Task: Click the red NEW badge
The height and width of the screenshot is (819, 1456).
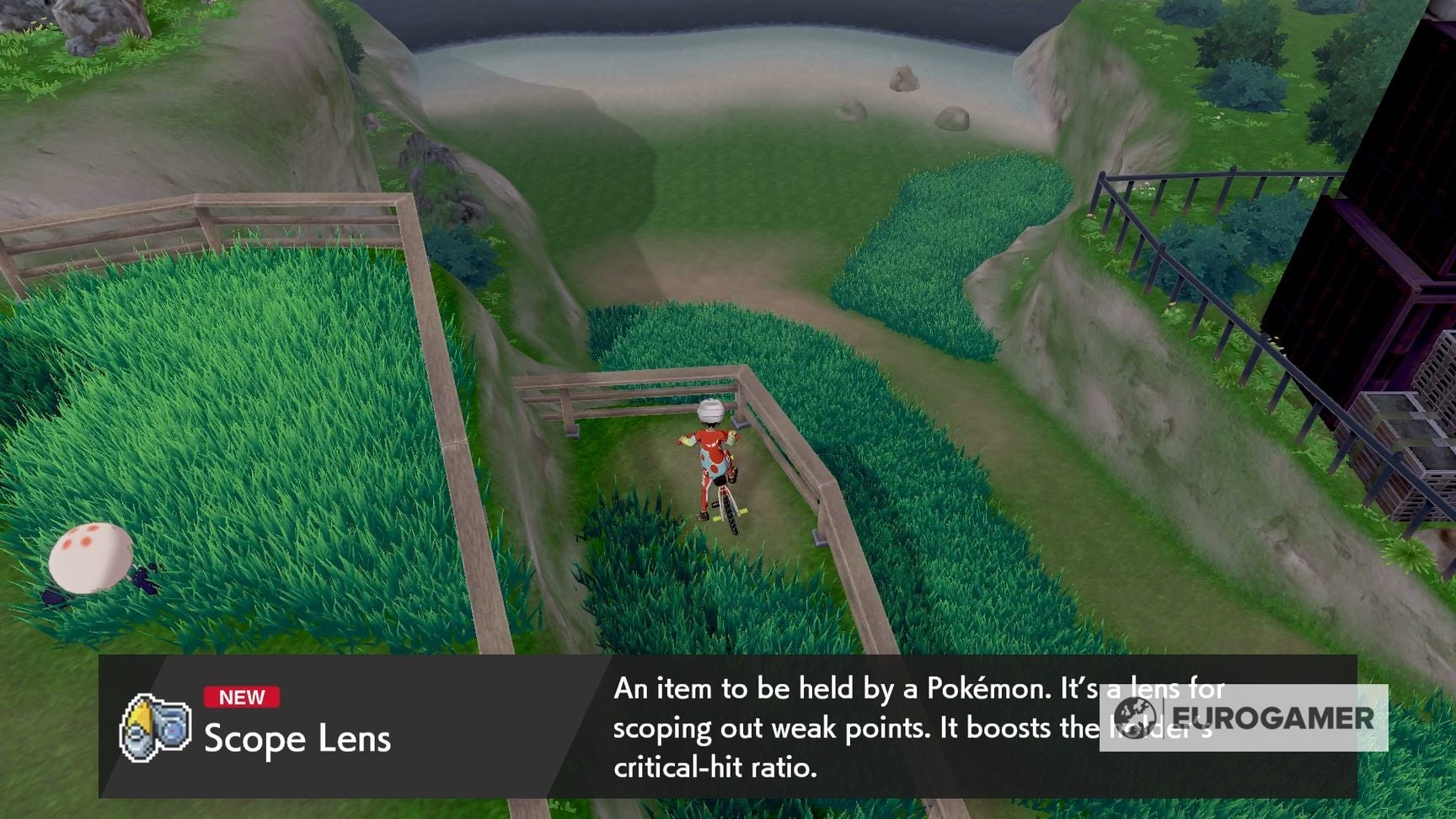Action: click(242, 697)
